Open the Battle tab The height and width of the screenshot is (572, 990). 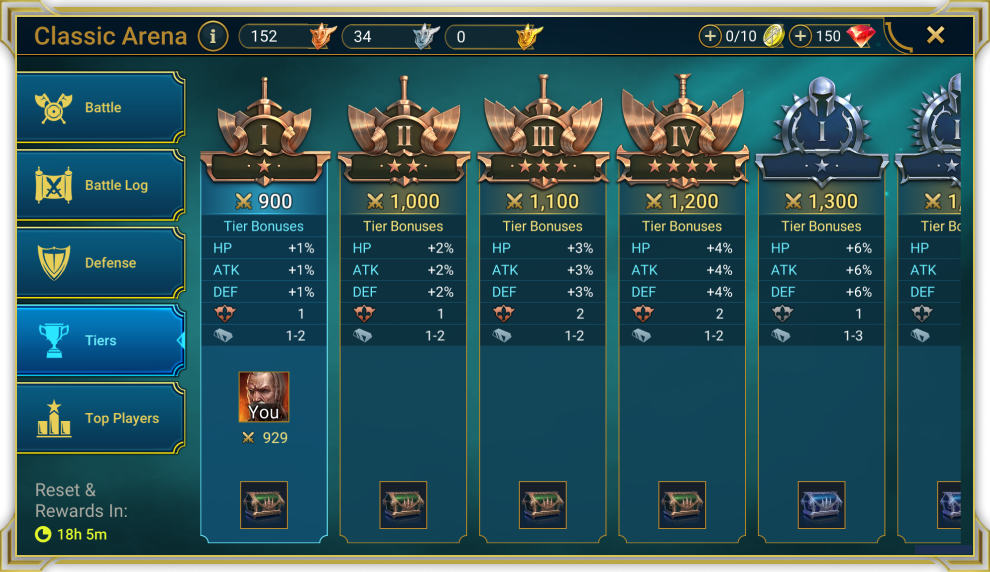tap(100, 108)
